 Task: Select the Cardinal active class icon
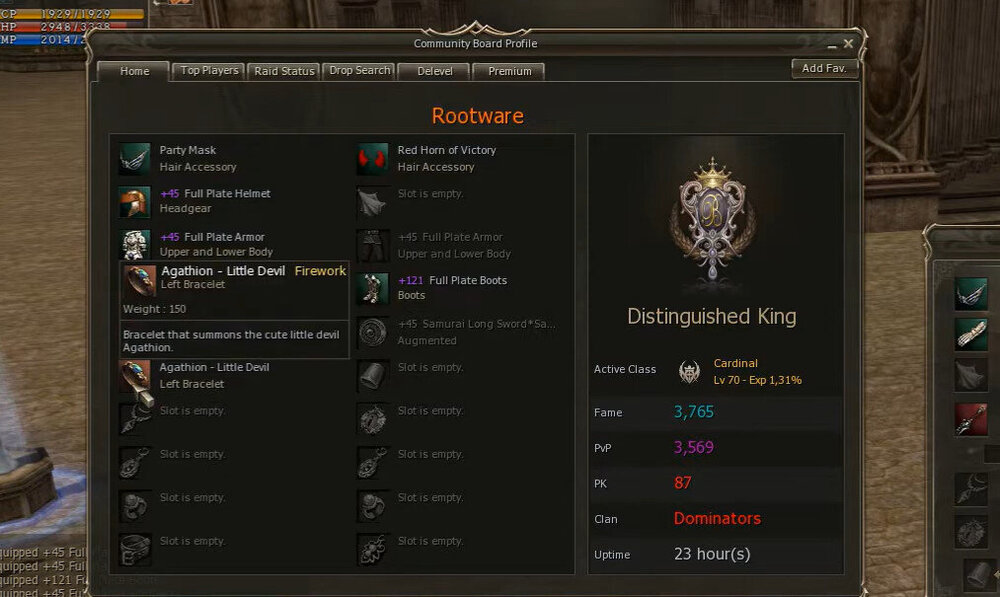(x=689, y=371)
